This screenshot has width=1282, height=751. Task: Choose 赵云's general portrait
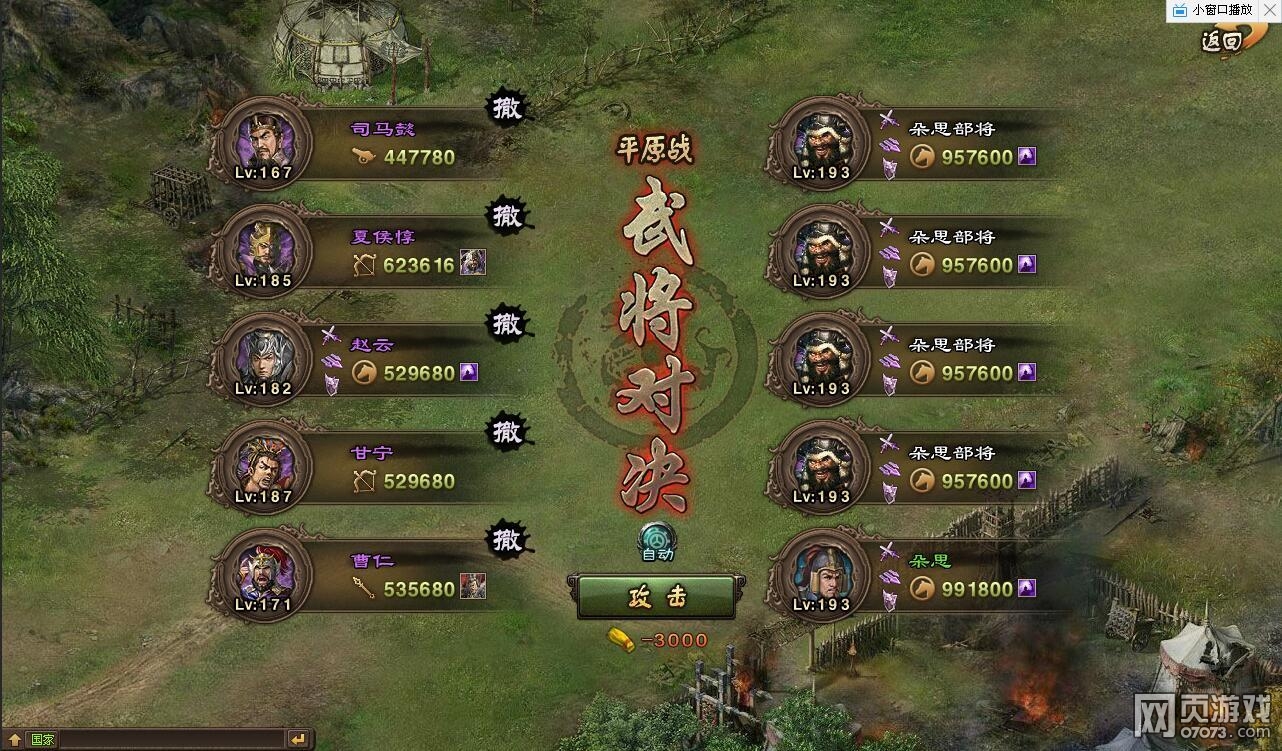click(x=265, y=358)
